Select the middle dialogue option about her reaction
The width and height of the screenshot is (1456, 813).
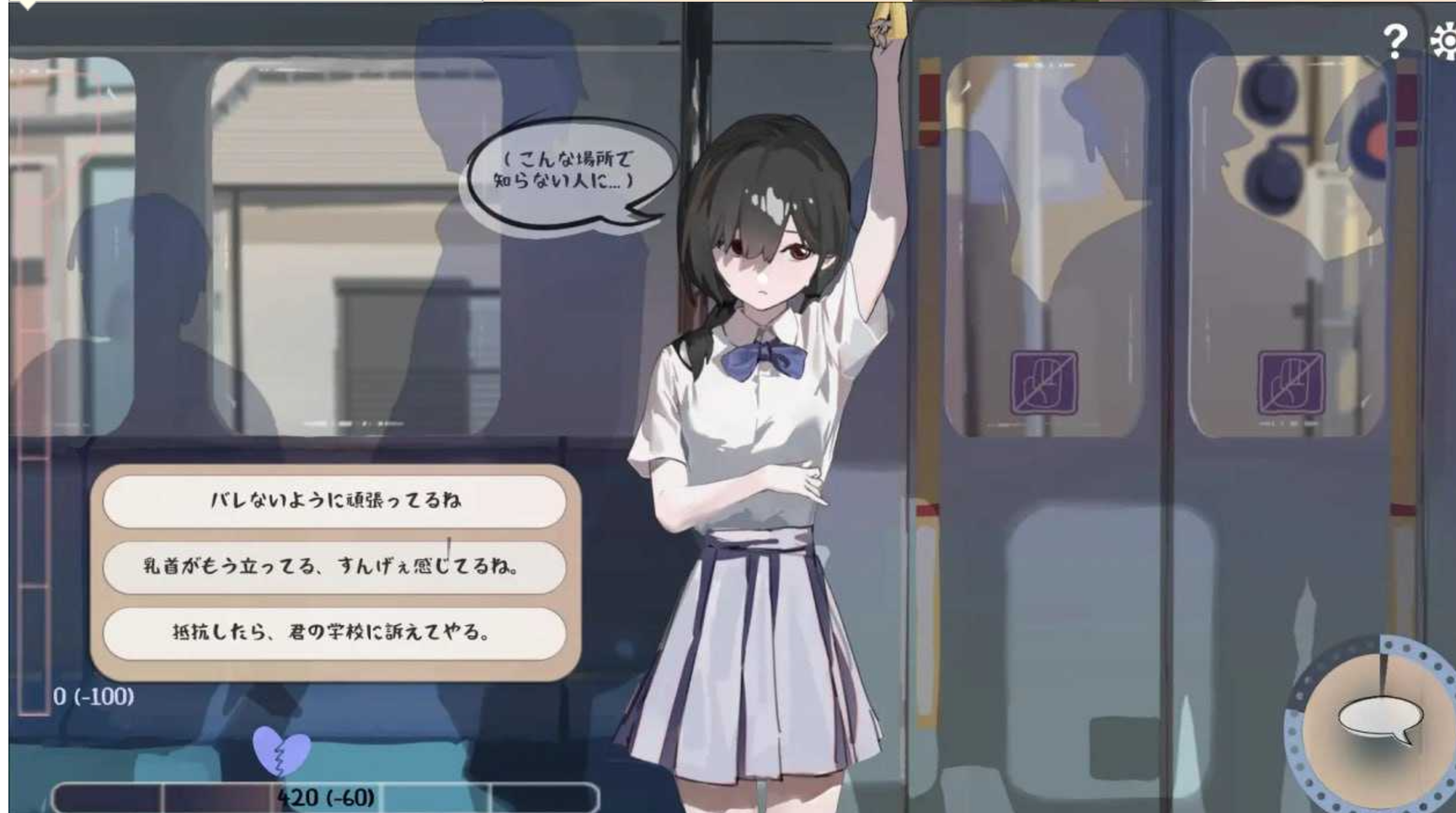coord(335,565)
